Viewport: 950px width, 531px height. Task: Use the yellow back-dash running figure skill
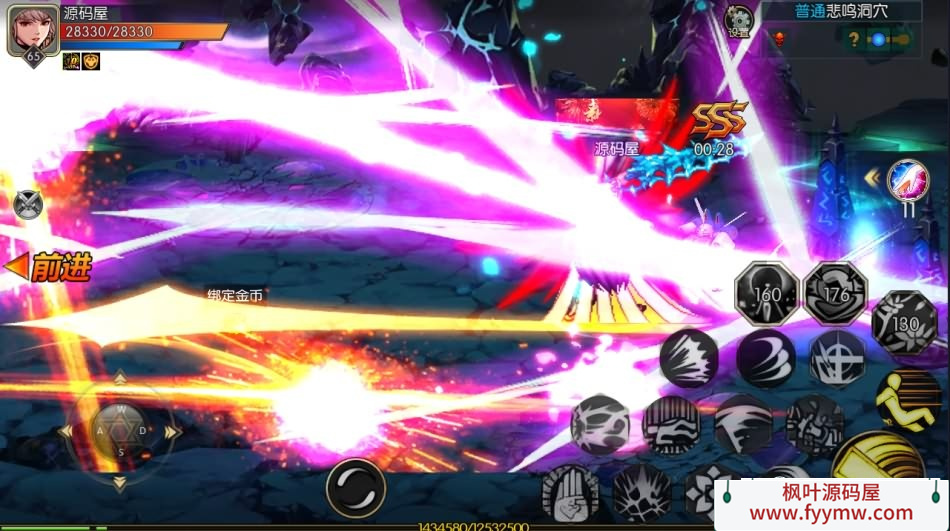point(906,399)
